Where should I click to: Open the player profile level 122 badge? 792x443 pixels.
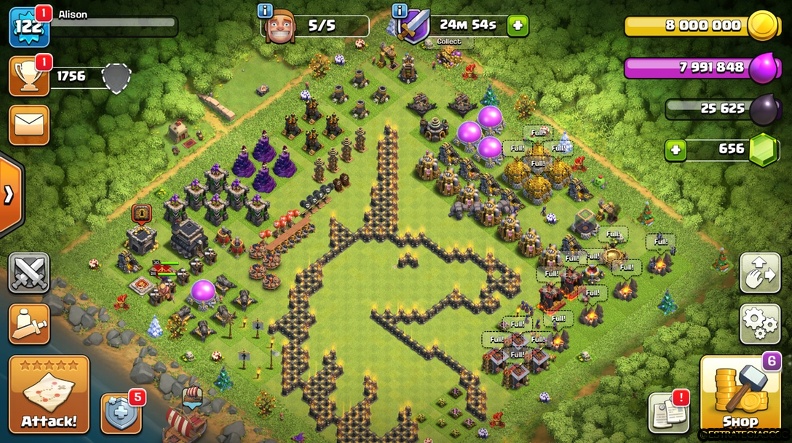(x=28, y=27)
